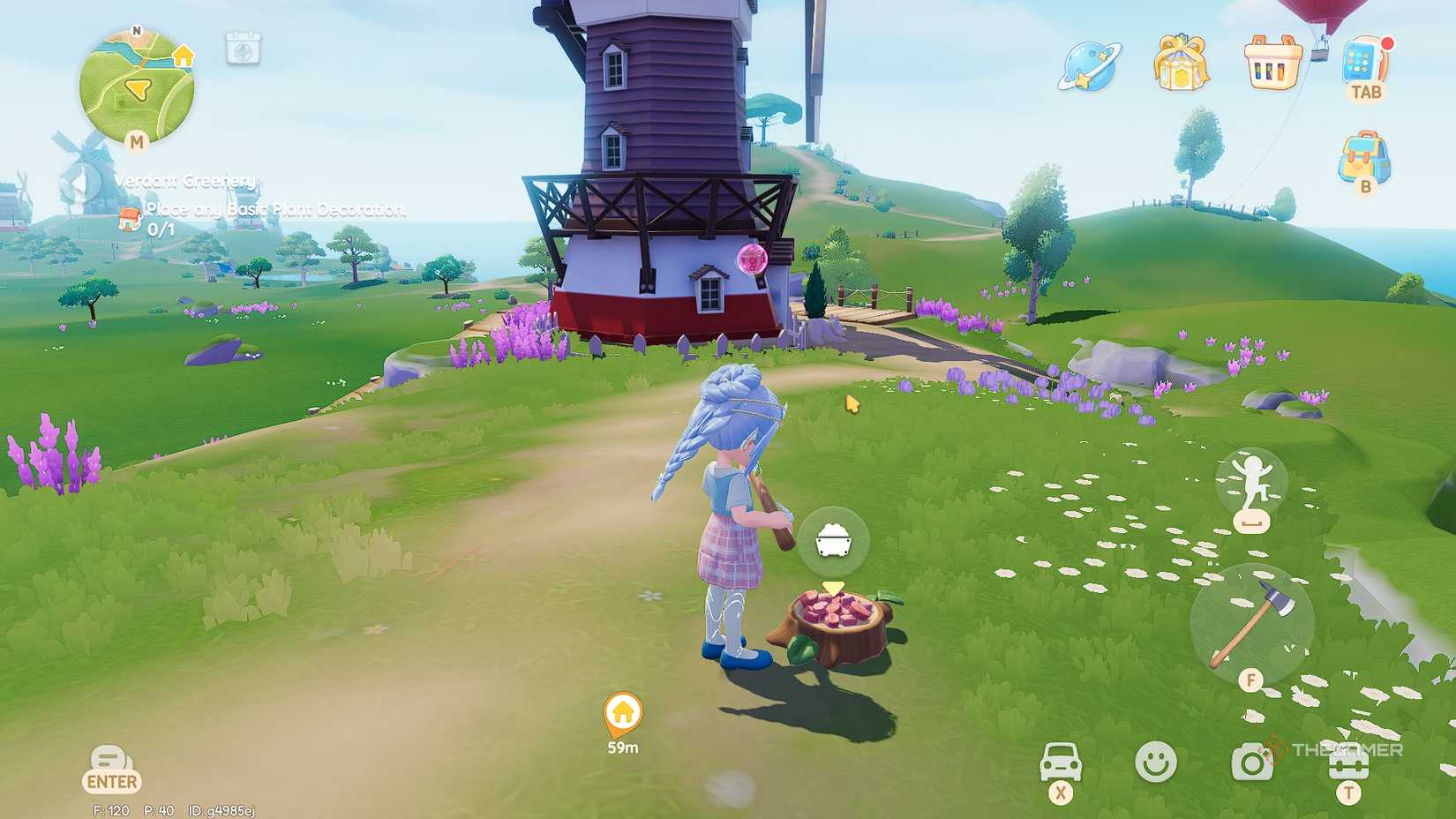Open the backpack inventory with B icon
Image resolution: width=1456 pixels, height=819 pixels.
[1363, 157]
